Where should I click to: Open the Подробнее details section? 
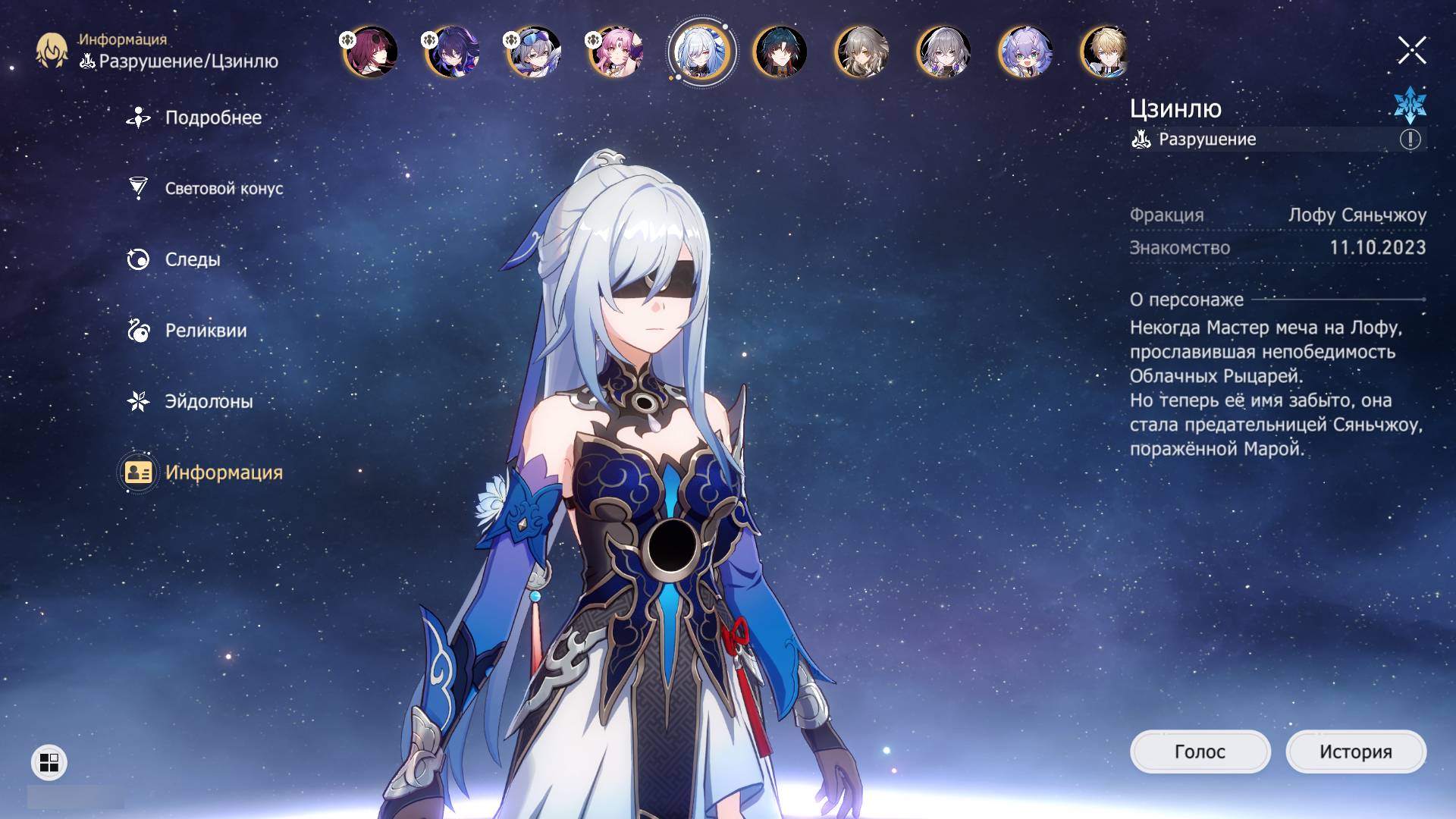tap(212, 118)
